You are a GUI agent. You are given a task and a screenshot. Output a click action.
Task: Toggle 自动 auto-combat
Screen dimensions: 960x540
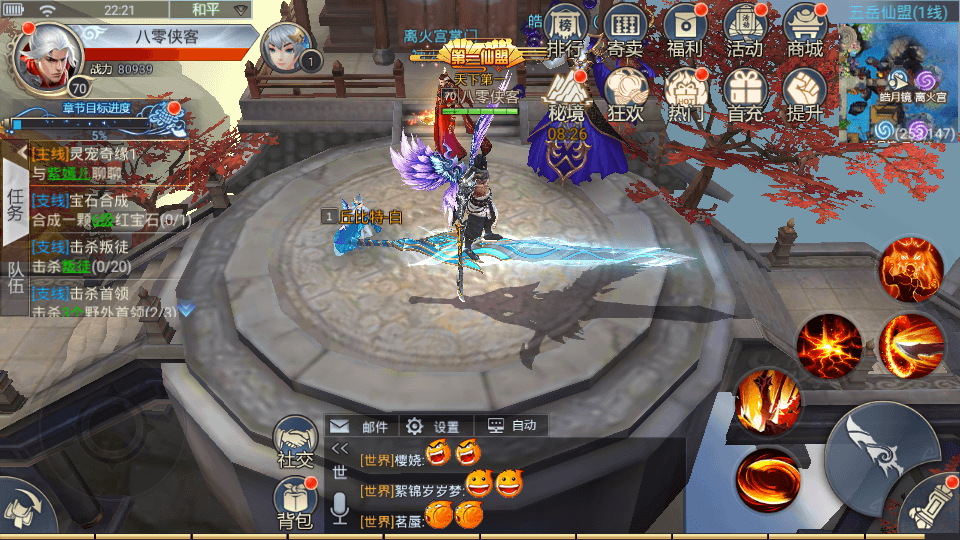coord(512,426)
